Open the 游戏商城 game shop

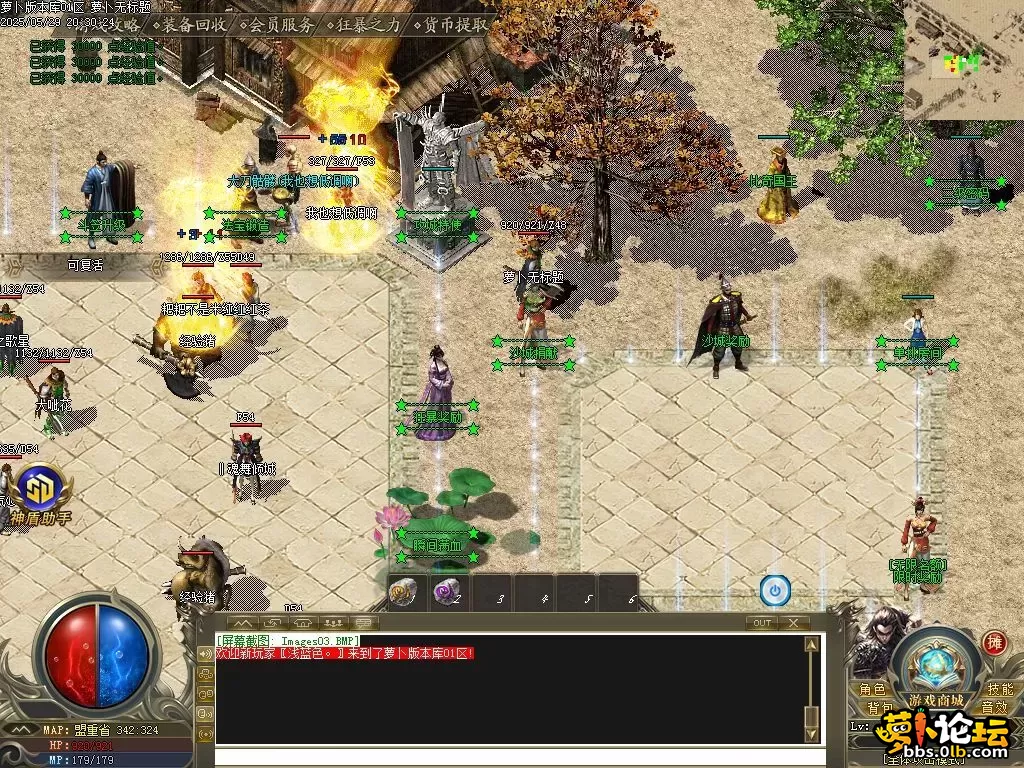(936, 699)
